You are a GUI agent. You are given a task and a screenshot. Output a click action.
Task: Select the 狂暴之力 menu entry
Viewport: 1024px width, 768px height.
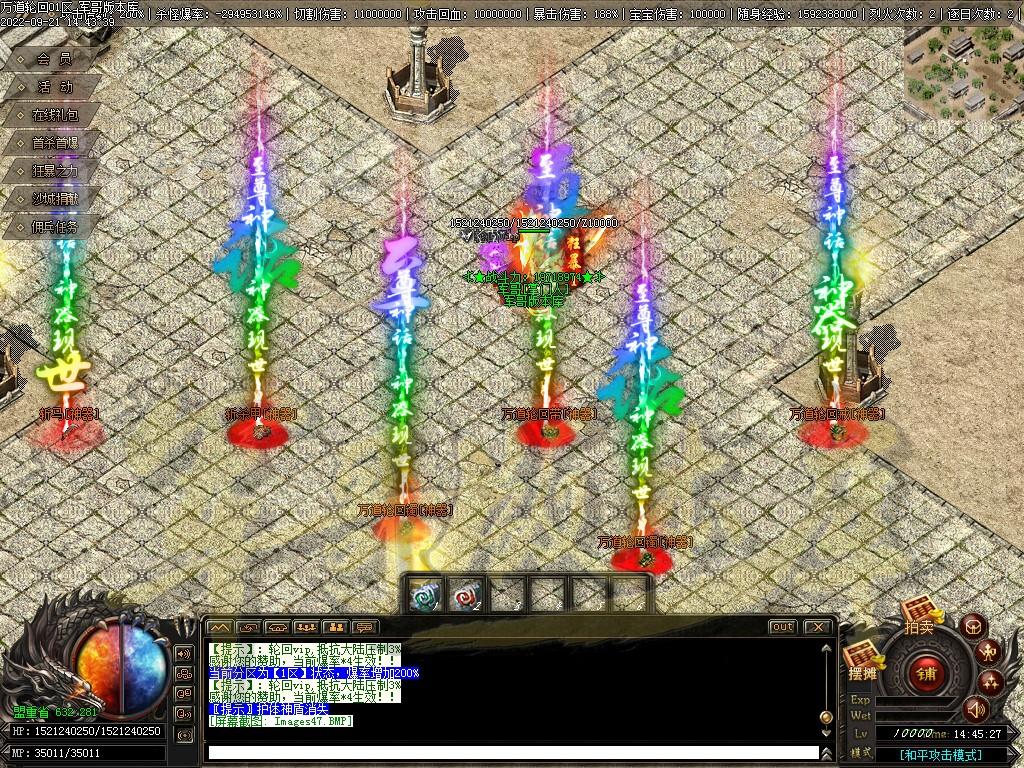point(53,171)
